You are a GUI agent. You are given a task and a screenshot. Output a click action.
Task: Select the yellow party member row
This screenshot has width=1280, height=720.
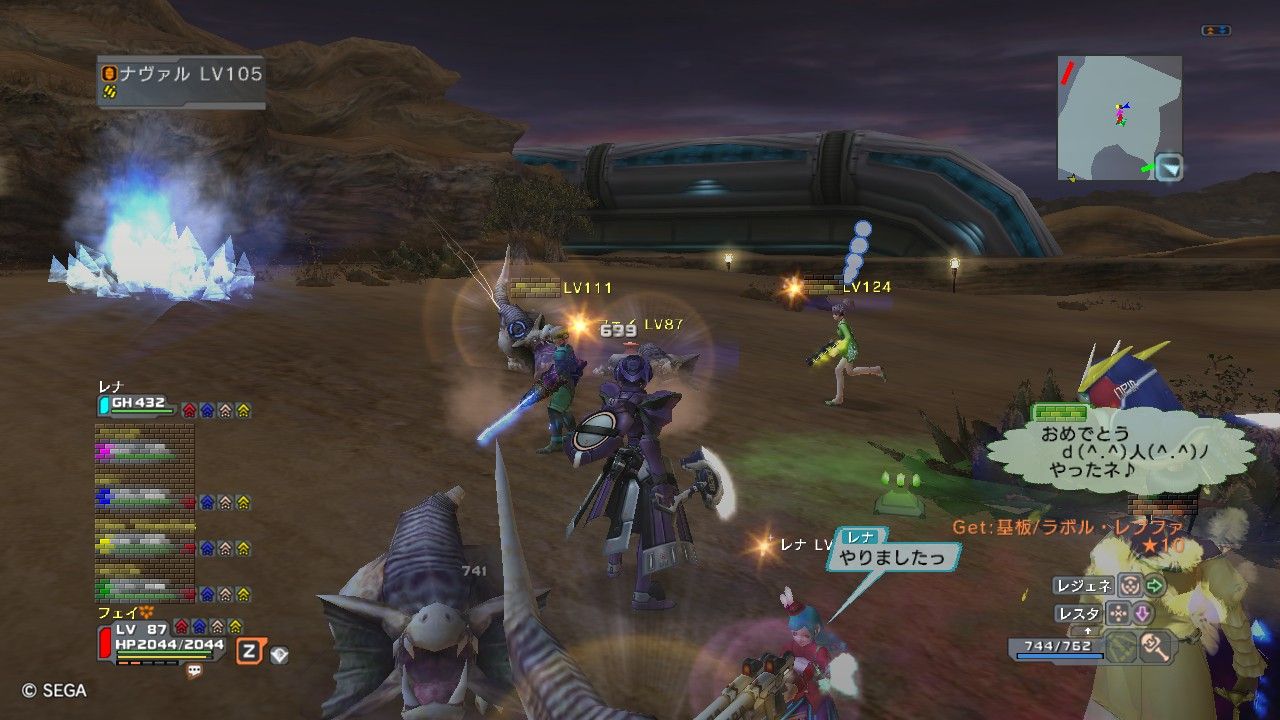[145, 544]
